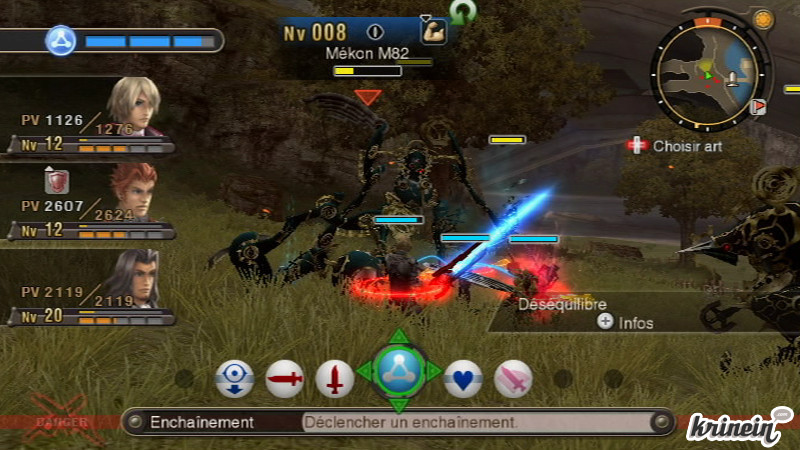The image size is (800, 450).
Task: Inspect the flexed-arm buff icon on target
Action: click(x=433, y=31)
